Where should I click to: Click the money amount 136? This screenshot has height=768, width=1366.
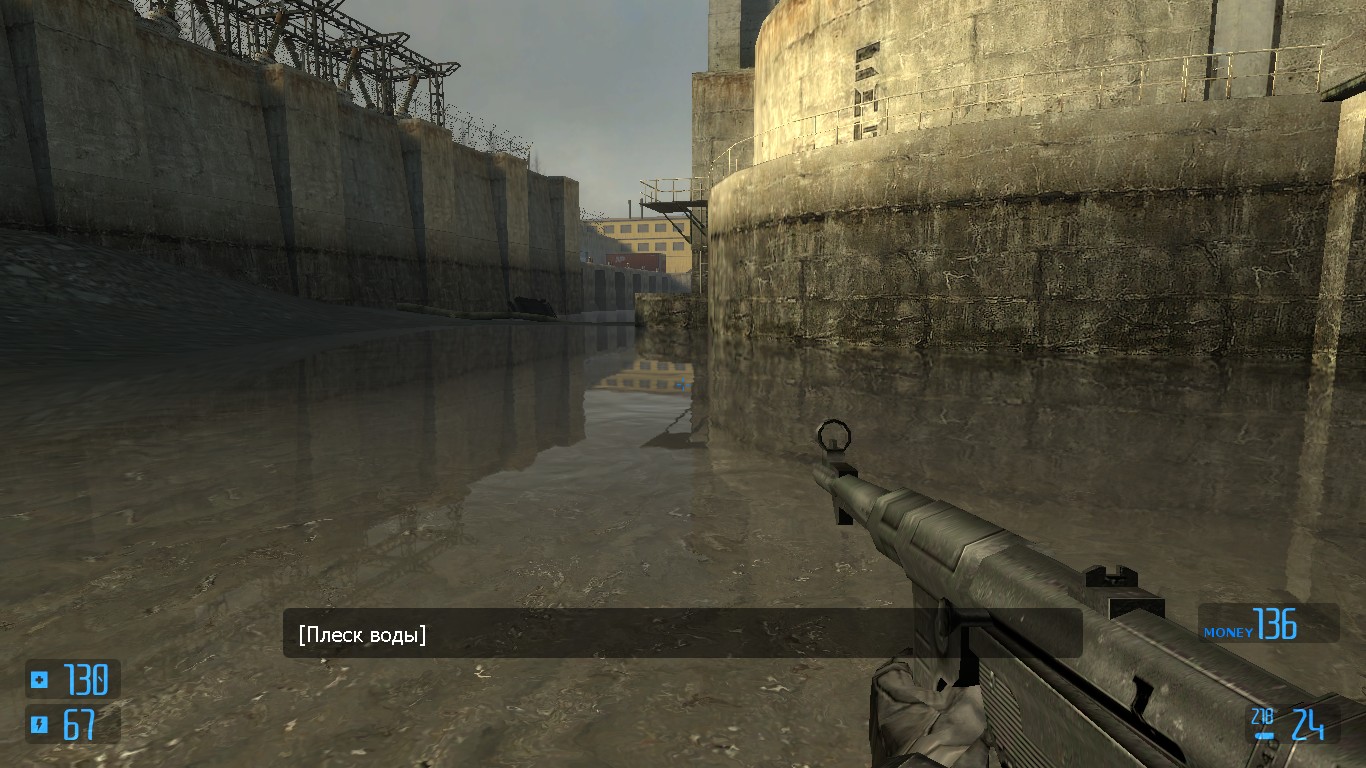[x=1276, y=622]
